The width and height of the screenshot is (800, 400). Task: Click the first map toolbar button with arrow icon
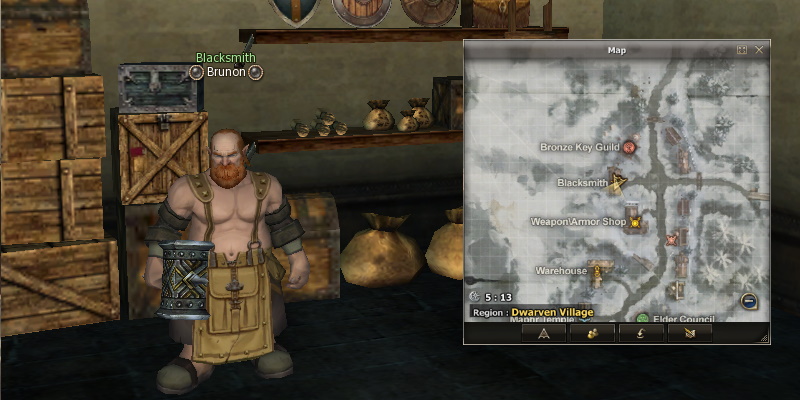(x=544, y=333)
